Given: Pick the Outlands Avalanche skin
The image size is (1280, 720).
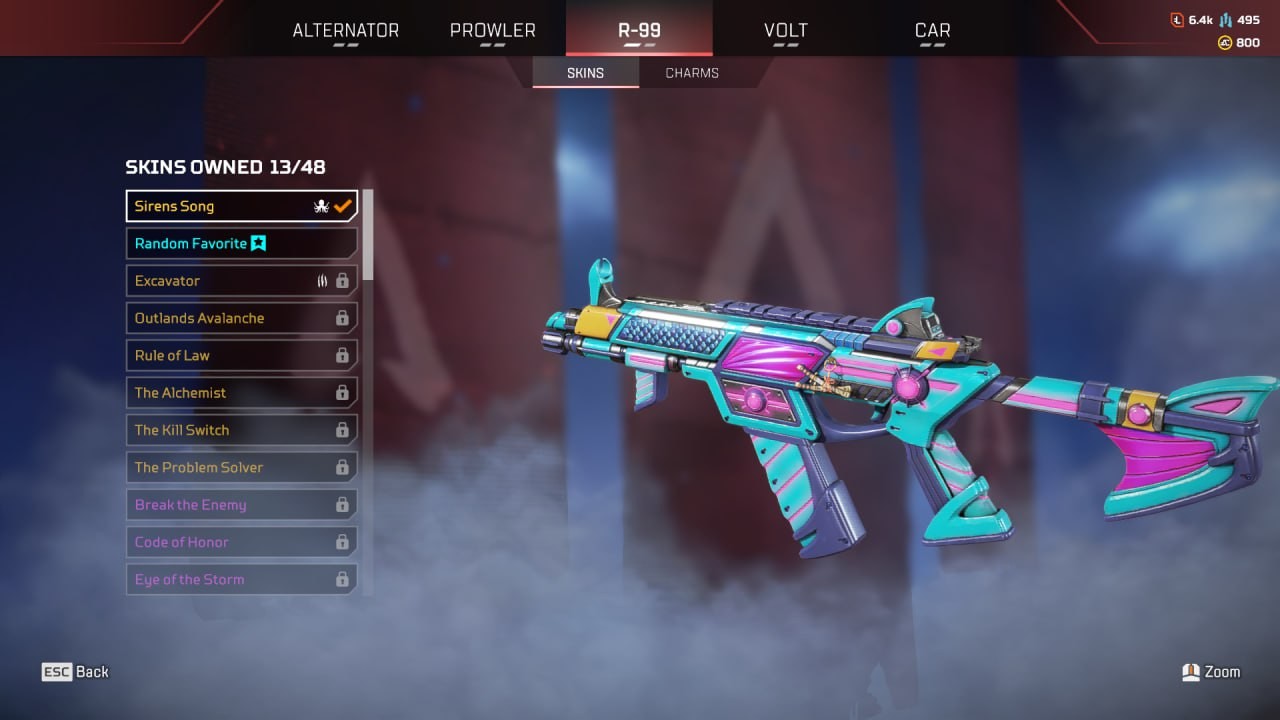Looking at the screenshot, I should (241, 318).
